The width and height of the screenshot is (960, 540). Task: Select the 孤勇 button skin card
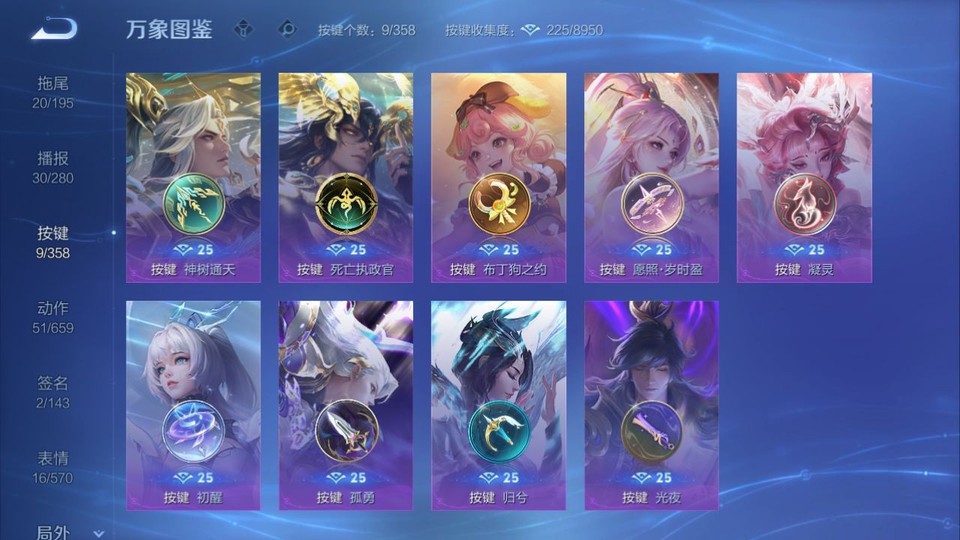[x=346, y=405]
